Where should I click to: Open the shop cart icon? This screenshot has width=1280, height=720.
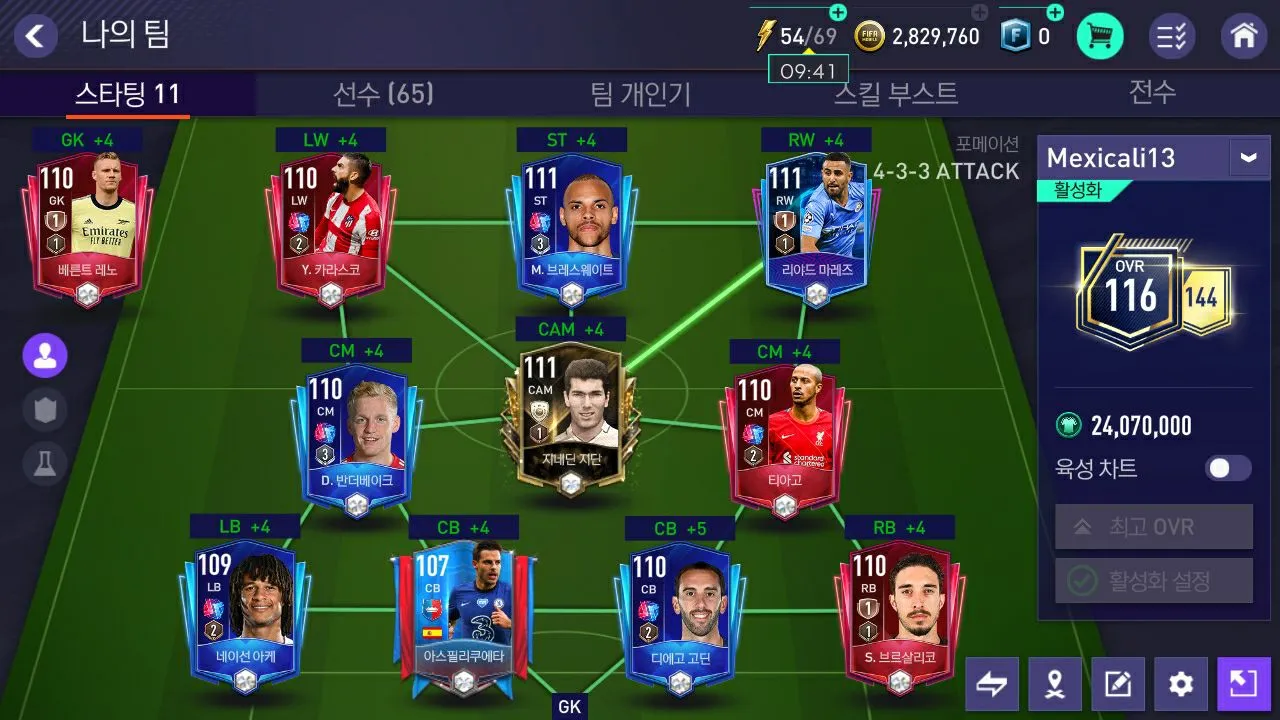1099,37
